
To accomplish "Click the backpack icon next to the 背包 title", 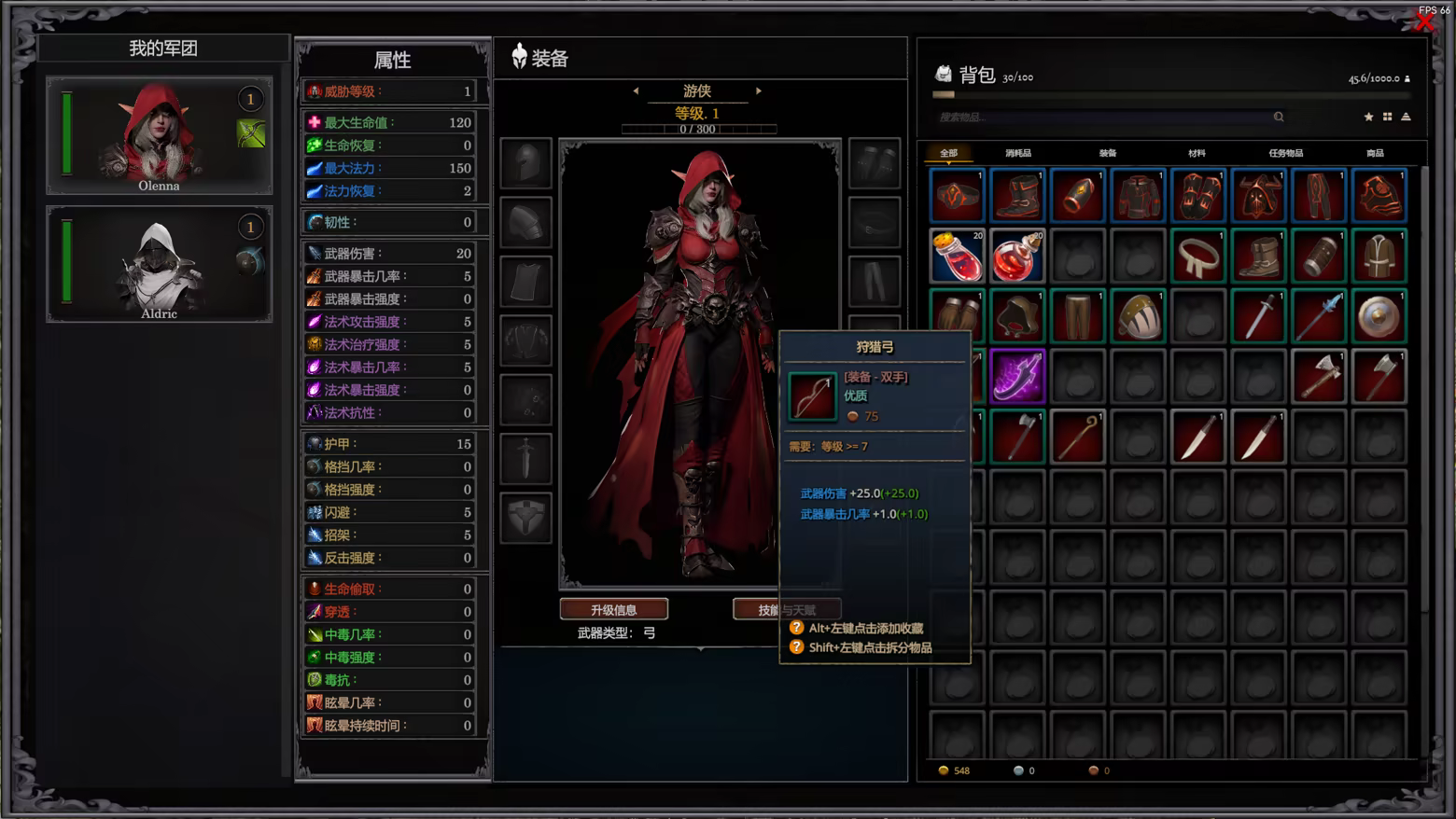I will pyautogui.click(x=945, y=71).
